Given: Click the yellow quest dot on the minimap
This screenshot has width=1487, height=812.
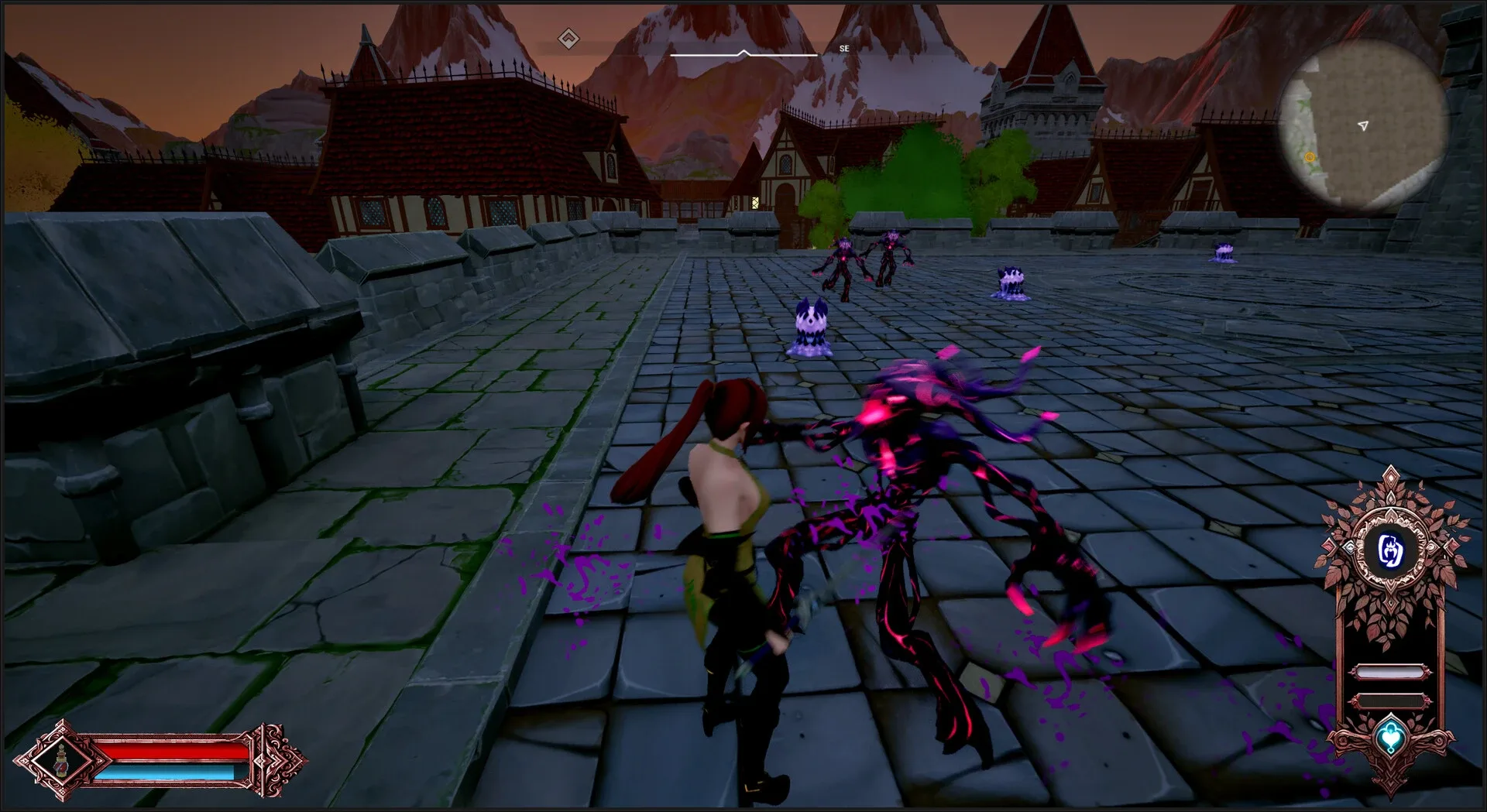Looking at the screenshot, I should pos(1309,157).
